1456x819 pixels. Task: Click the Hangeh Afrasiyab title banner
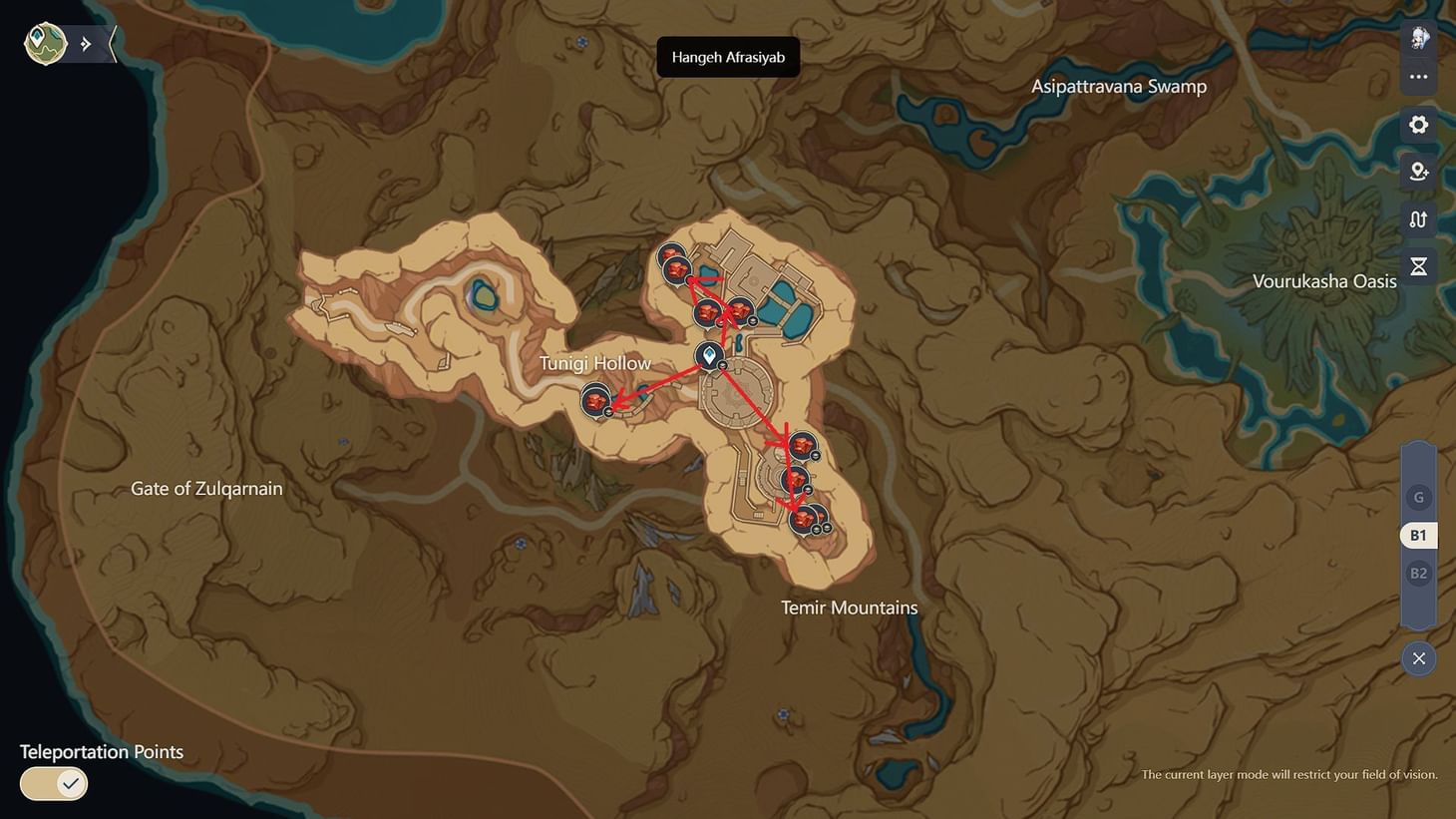pyautogui.click(x=727, y=57)
